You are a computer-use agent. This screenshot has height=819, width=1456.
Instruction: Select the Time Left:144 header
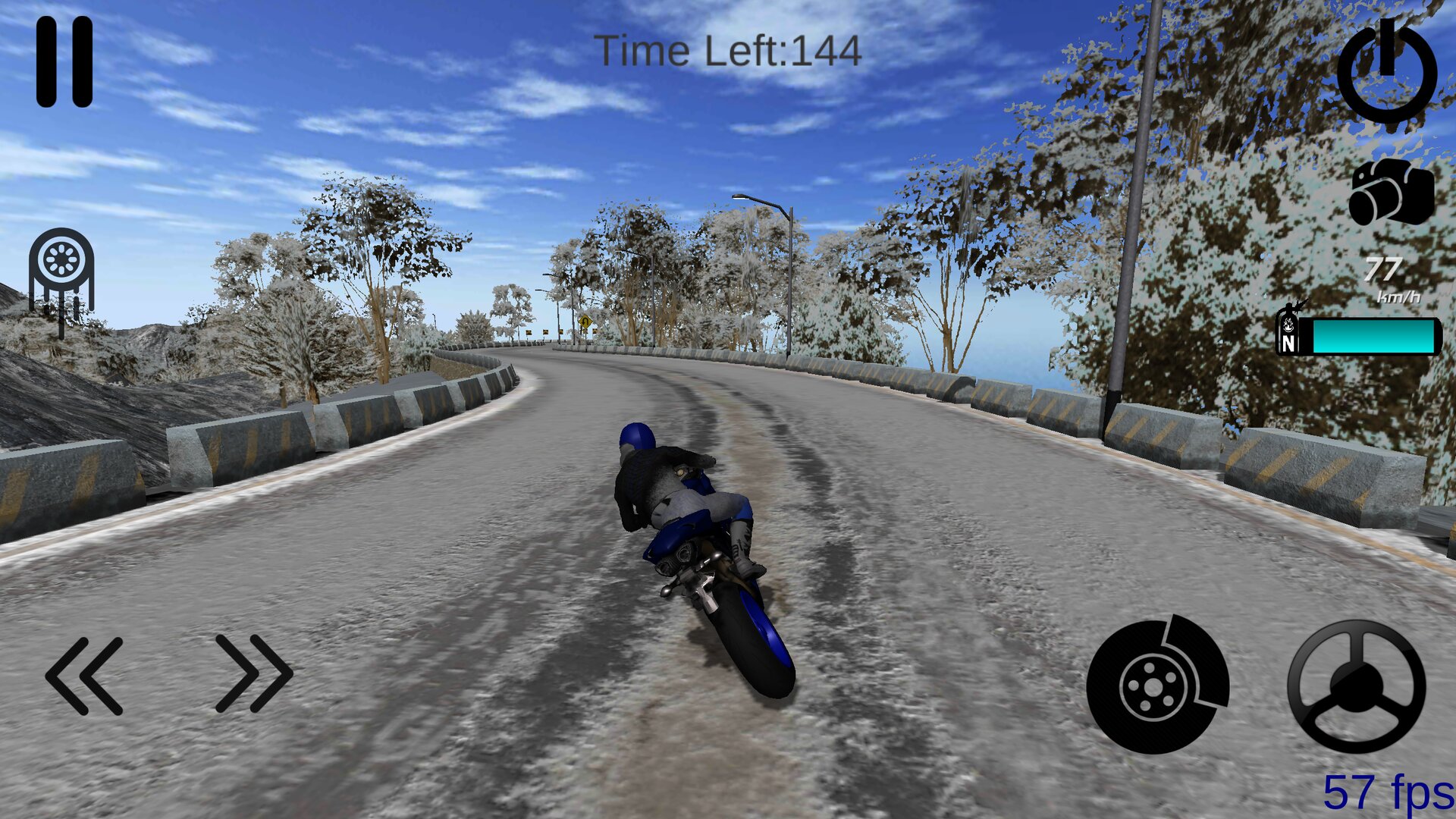tap(730, 52)
